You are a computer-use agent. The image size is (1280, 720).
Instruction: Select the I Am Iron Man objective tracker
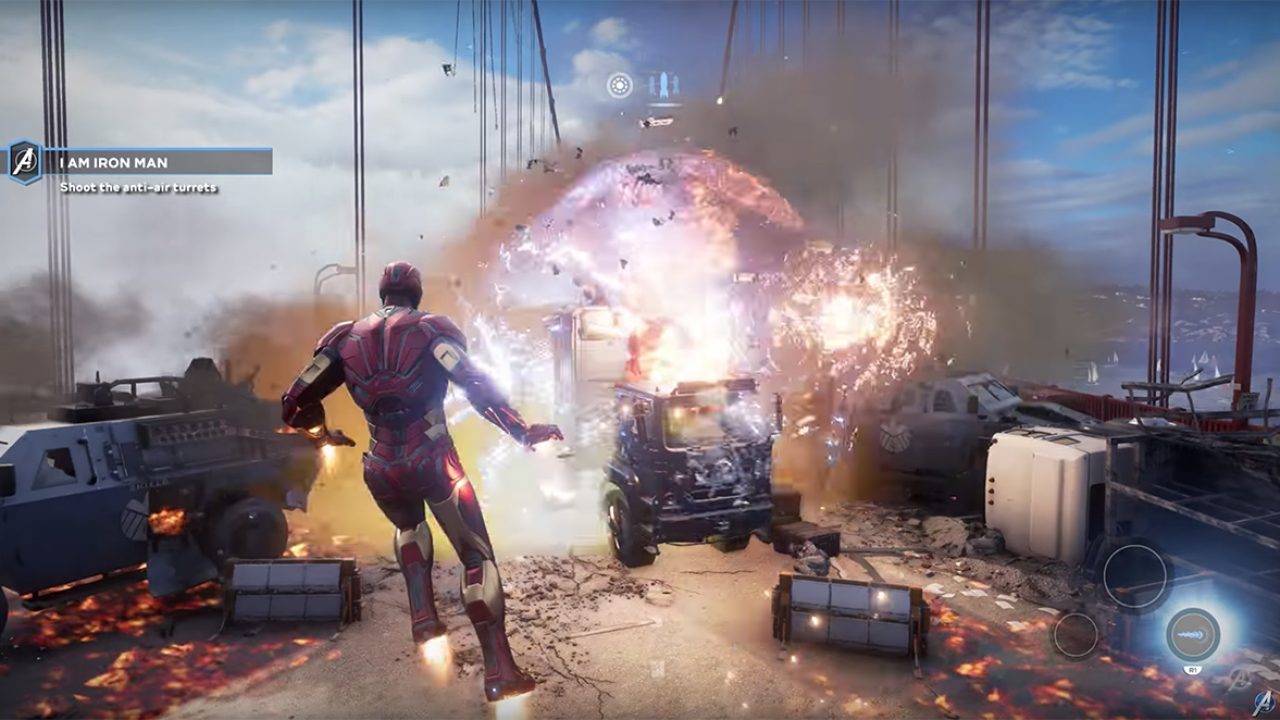160,162
